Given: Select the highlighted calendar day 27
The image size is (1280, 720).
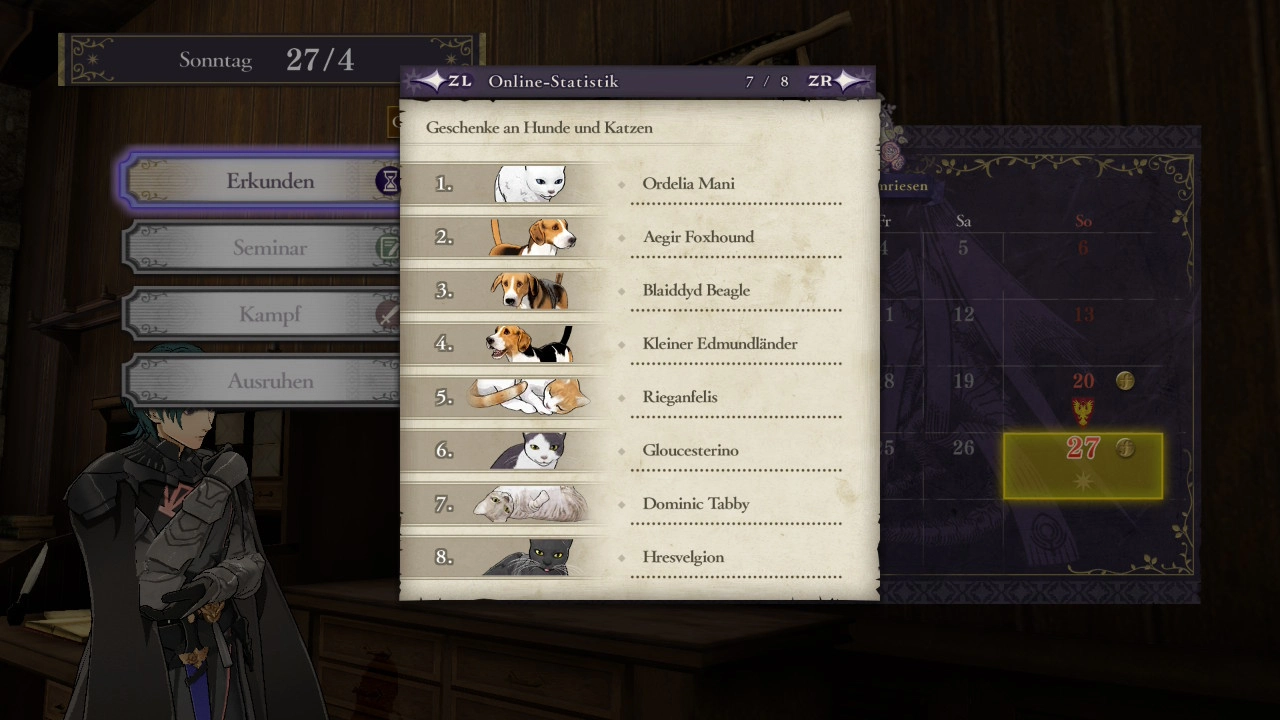Looking at the screenshot, I should click(x=1083, y=465).
